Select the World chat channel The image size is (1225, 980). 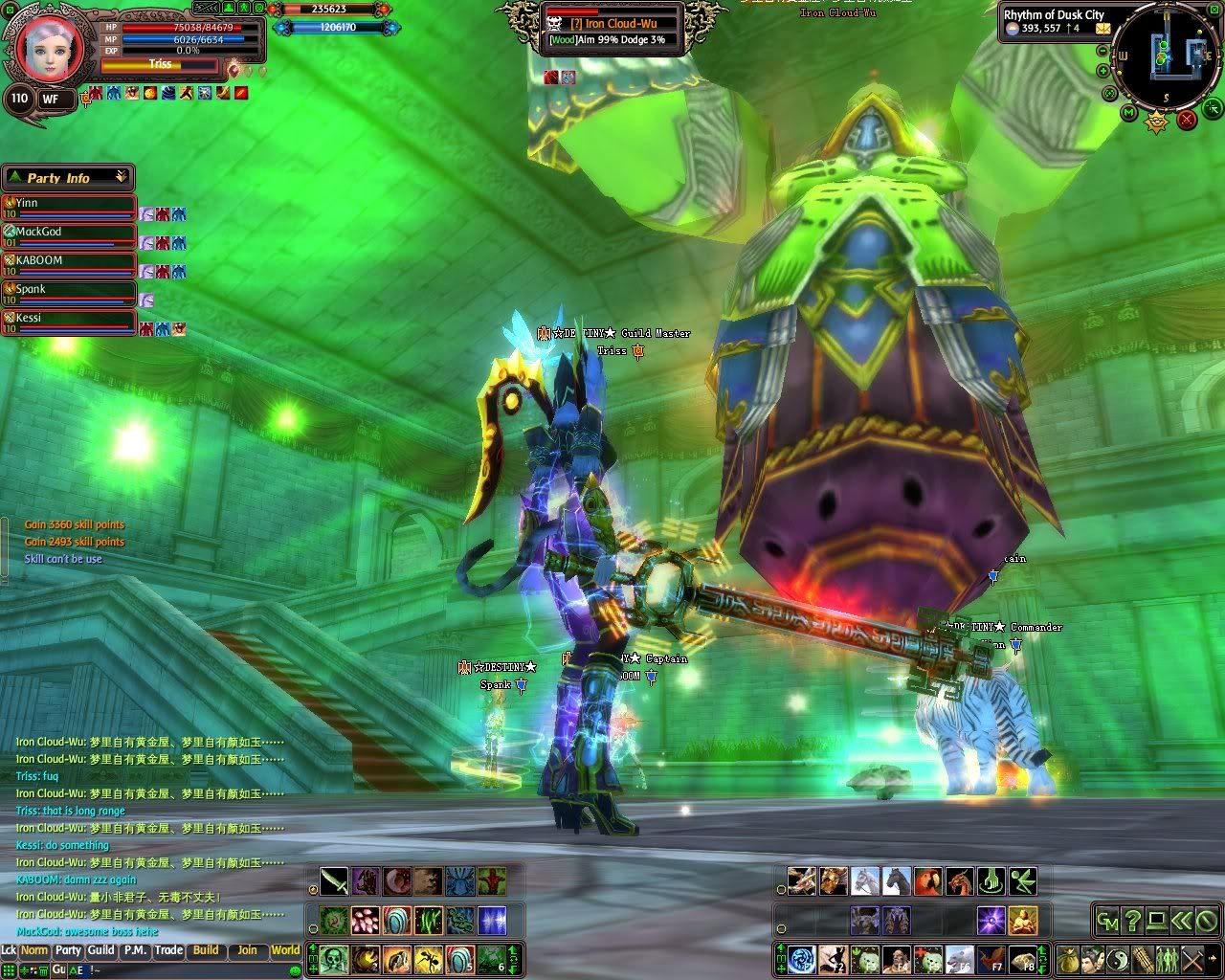pos(285,950)
